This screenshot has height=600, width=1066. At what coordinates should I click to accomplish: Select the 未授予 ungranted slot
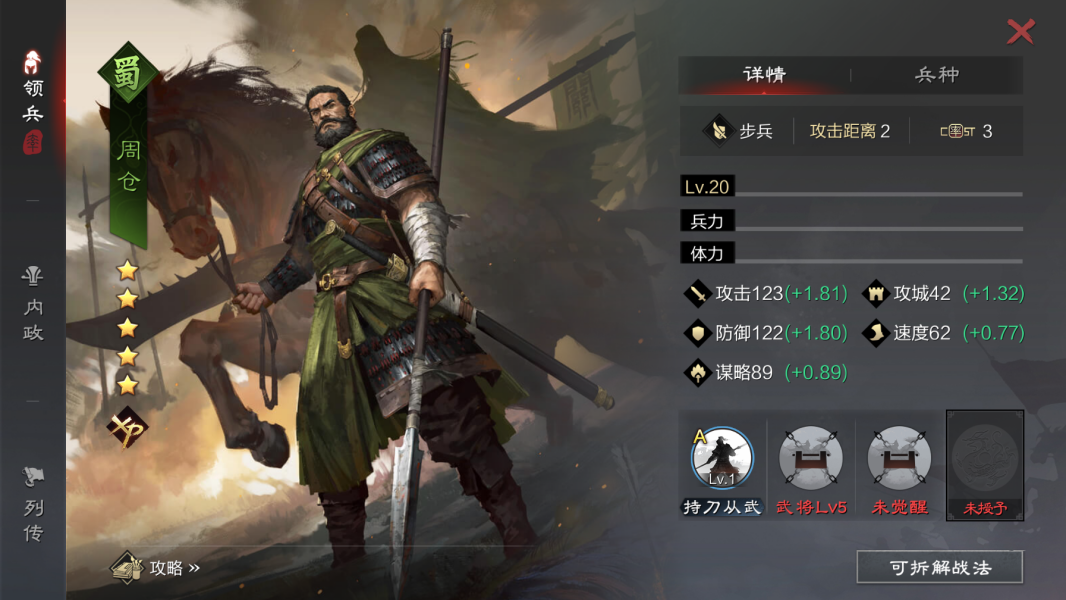(985, 464)
